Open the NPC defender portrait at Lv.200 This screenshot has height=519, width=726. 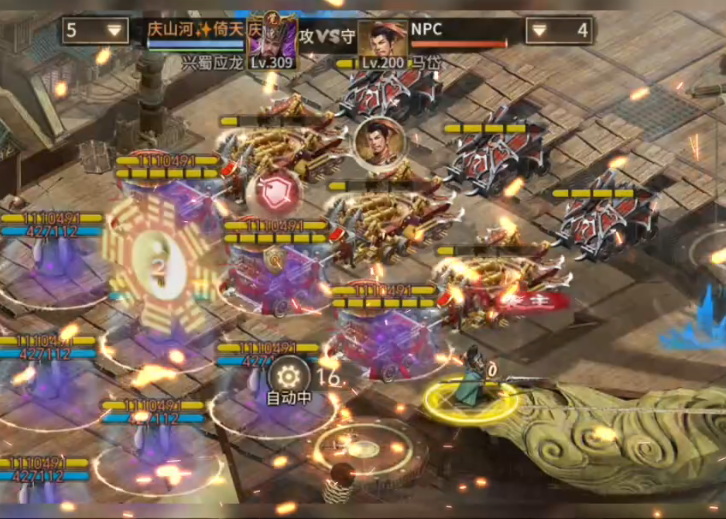click(384, 43)
